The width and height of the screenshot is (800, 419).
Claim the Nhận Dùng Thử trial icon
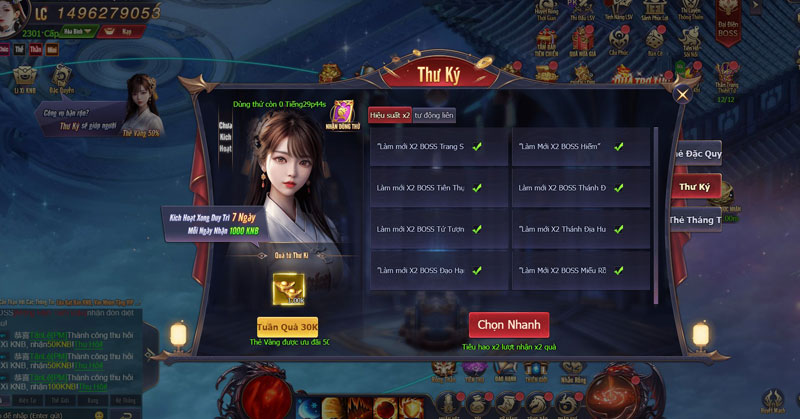[x=343, y=113]
